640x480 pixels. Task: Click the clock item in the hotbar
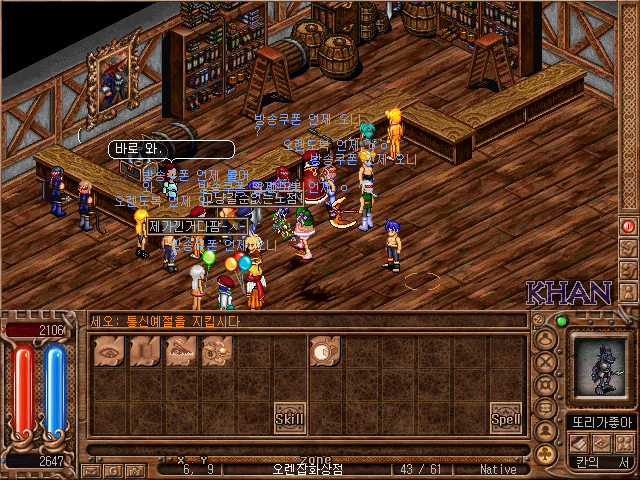(x=323, y=350)
